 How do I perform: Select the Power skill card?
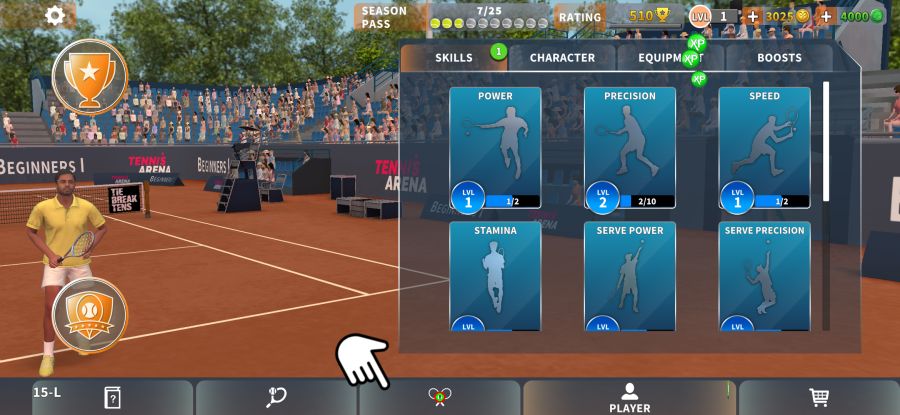click(x=495, y=148)
